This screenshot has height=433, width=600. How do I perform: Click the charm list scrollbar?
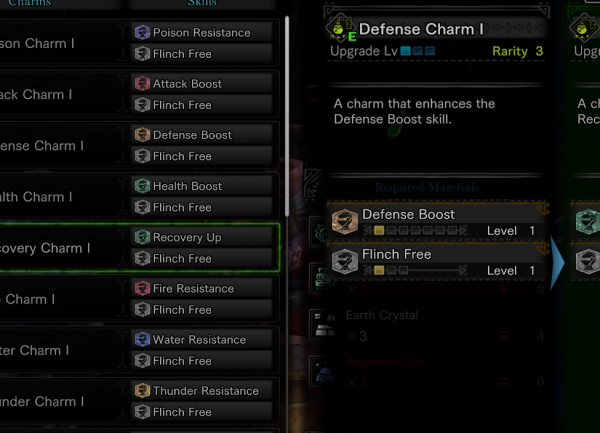coord(287,110)
